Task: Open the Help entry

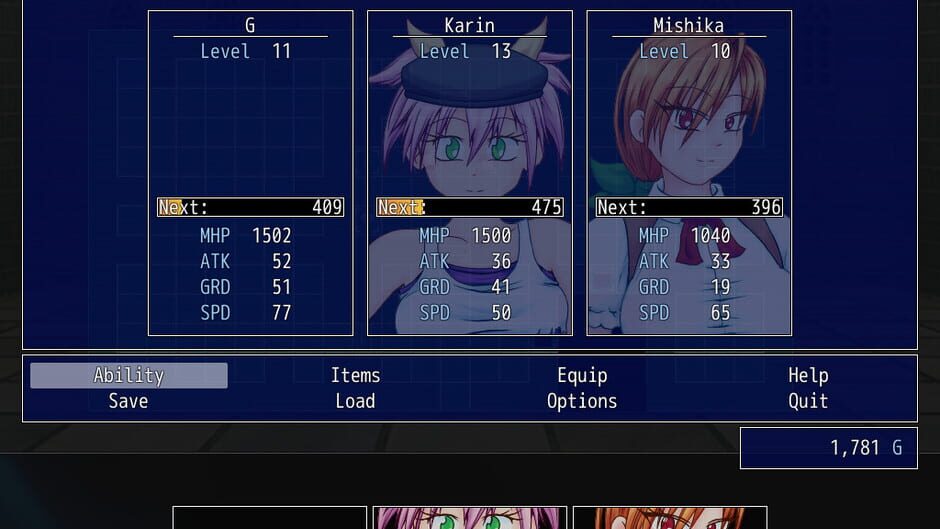Action: pyautogui.click(x=808, y=375)
